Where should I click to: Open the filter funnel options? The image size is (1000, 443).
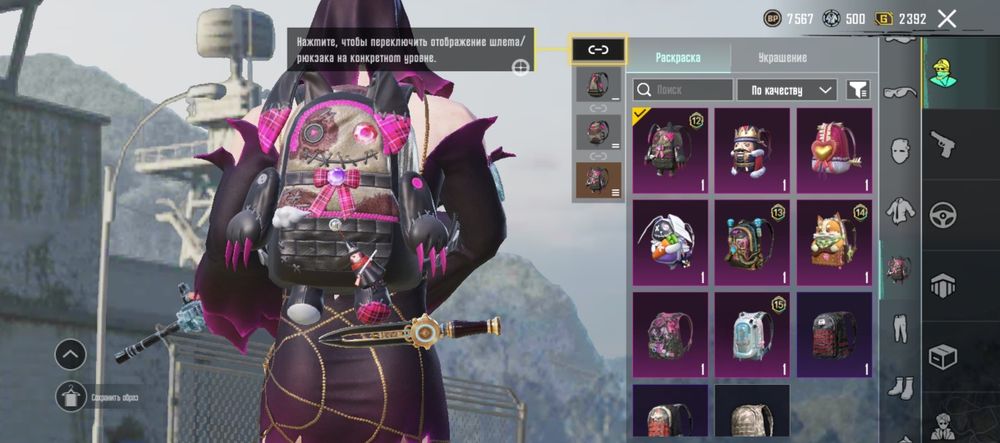pyautogui.click(x=857, y=90)
